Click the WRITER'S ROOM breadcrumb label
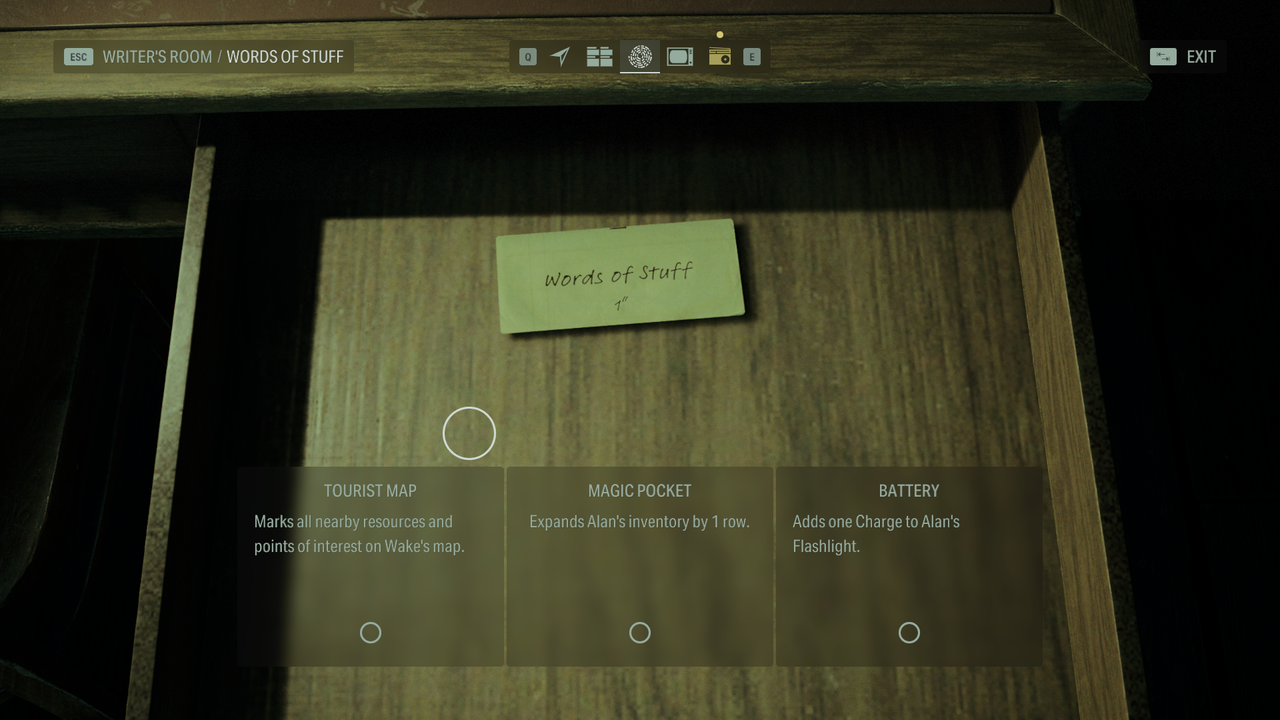Viewport: 1280px width, 720px height. (x=157, y=56)
